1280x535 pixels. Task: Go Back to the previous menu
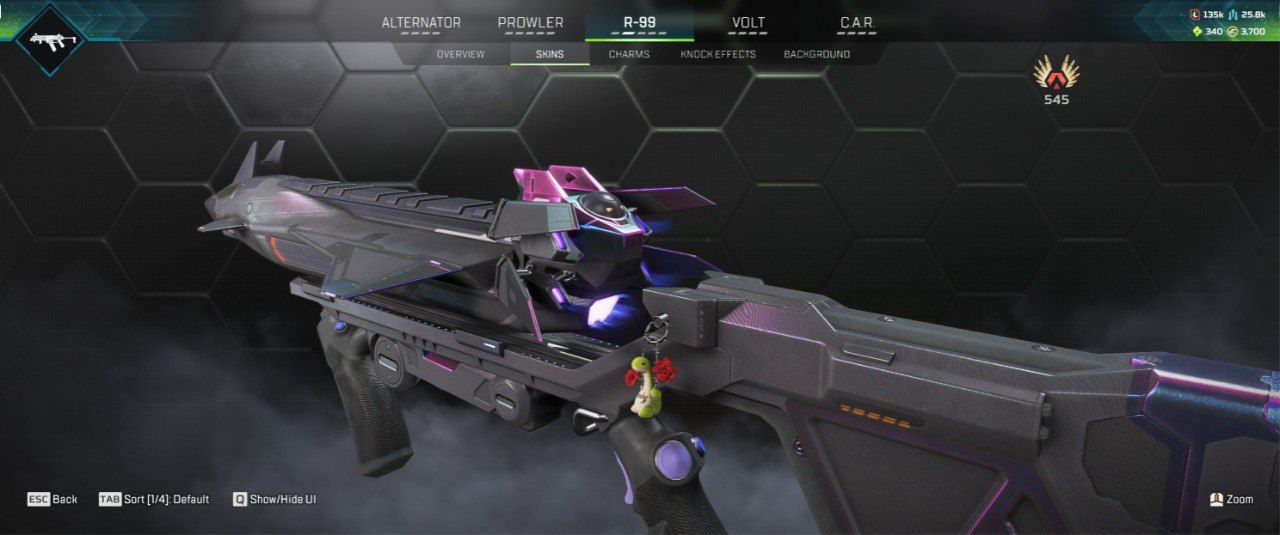pyautogui.click(x=52, y=499)
